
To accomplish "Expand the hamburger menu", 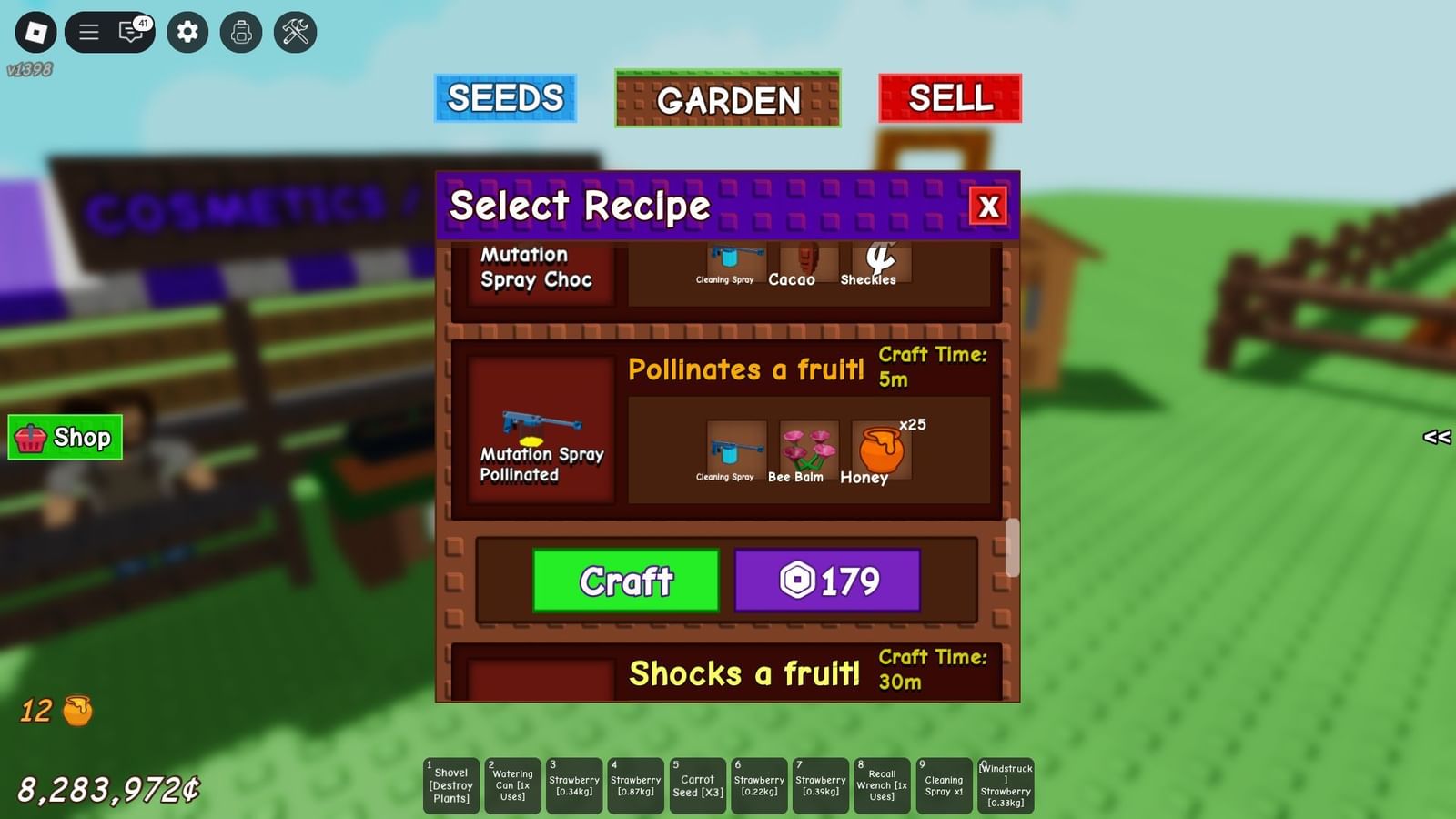I will 89,32.
